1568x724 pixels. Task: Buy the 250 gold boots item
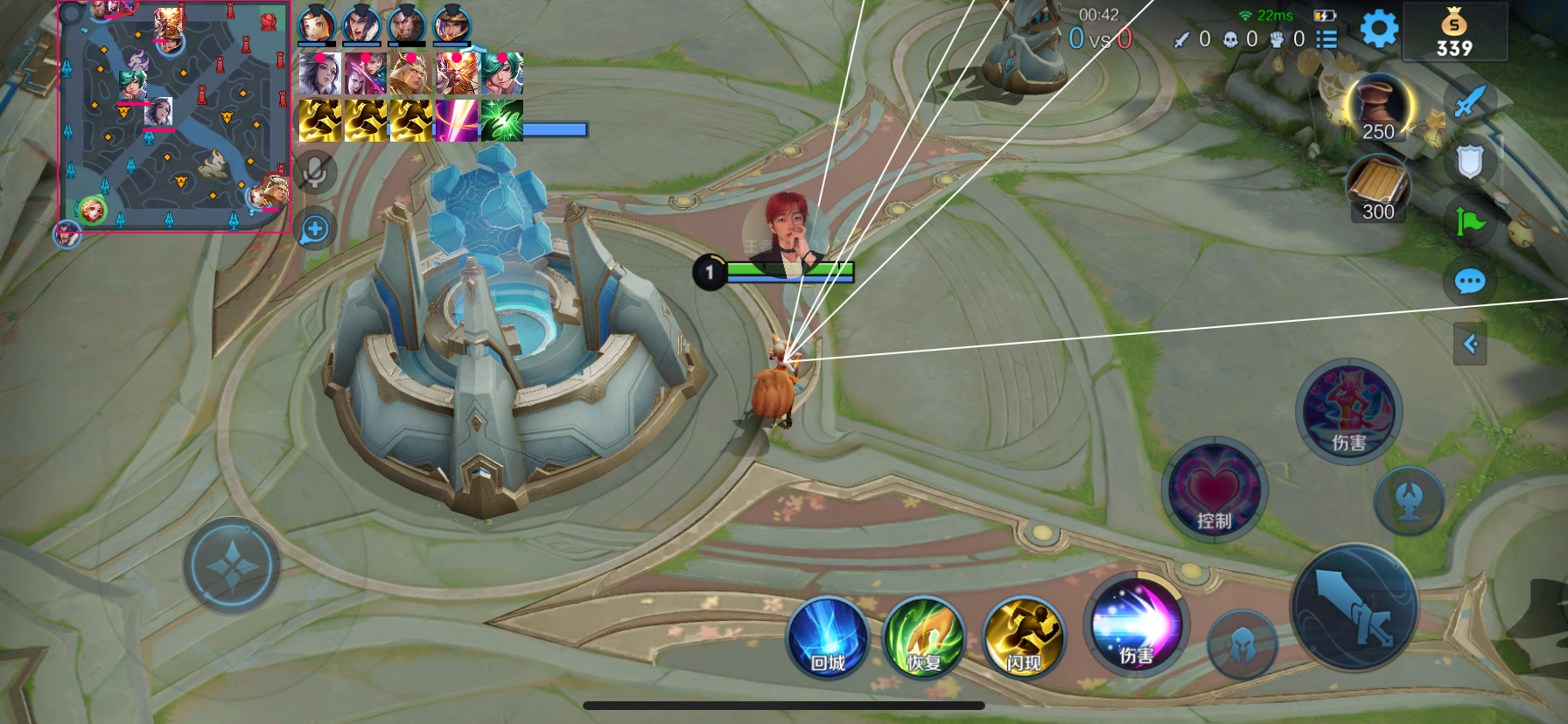[1378, 107]
